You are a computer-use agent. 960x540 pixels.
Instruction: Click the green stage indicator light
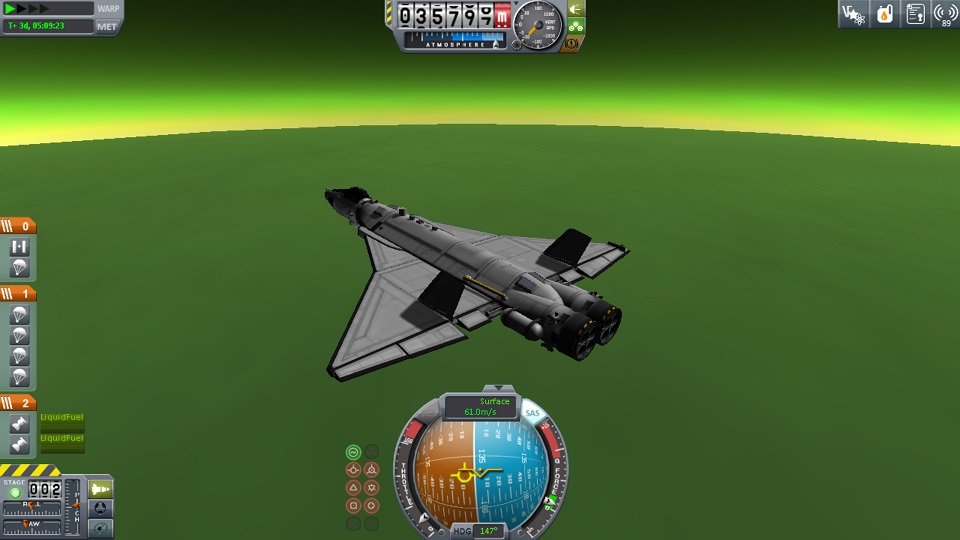pos(14,492)
